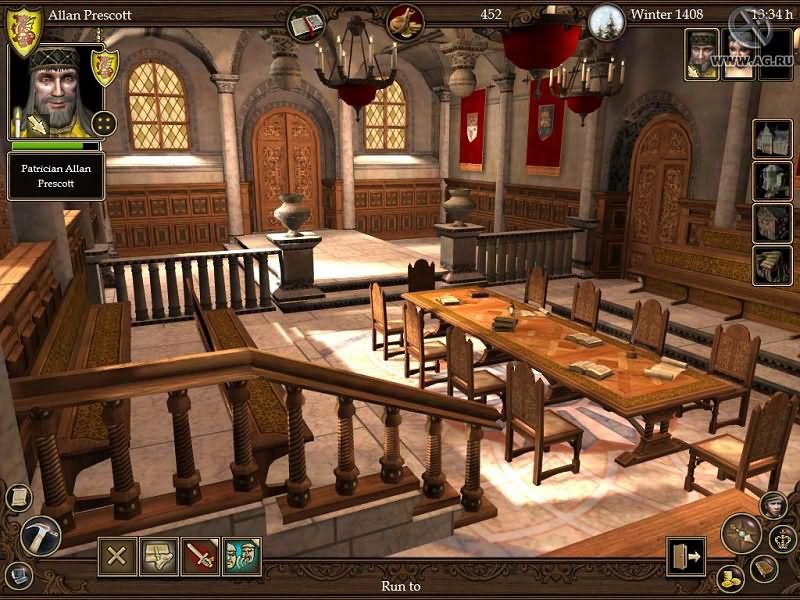Click the yellow lion shield crest

tap(24, 29)
